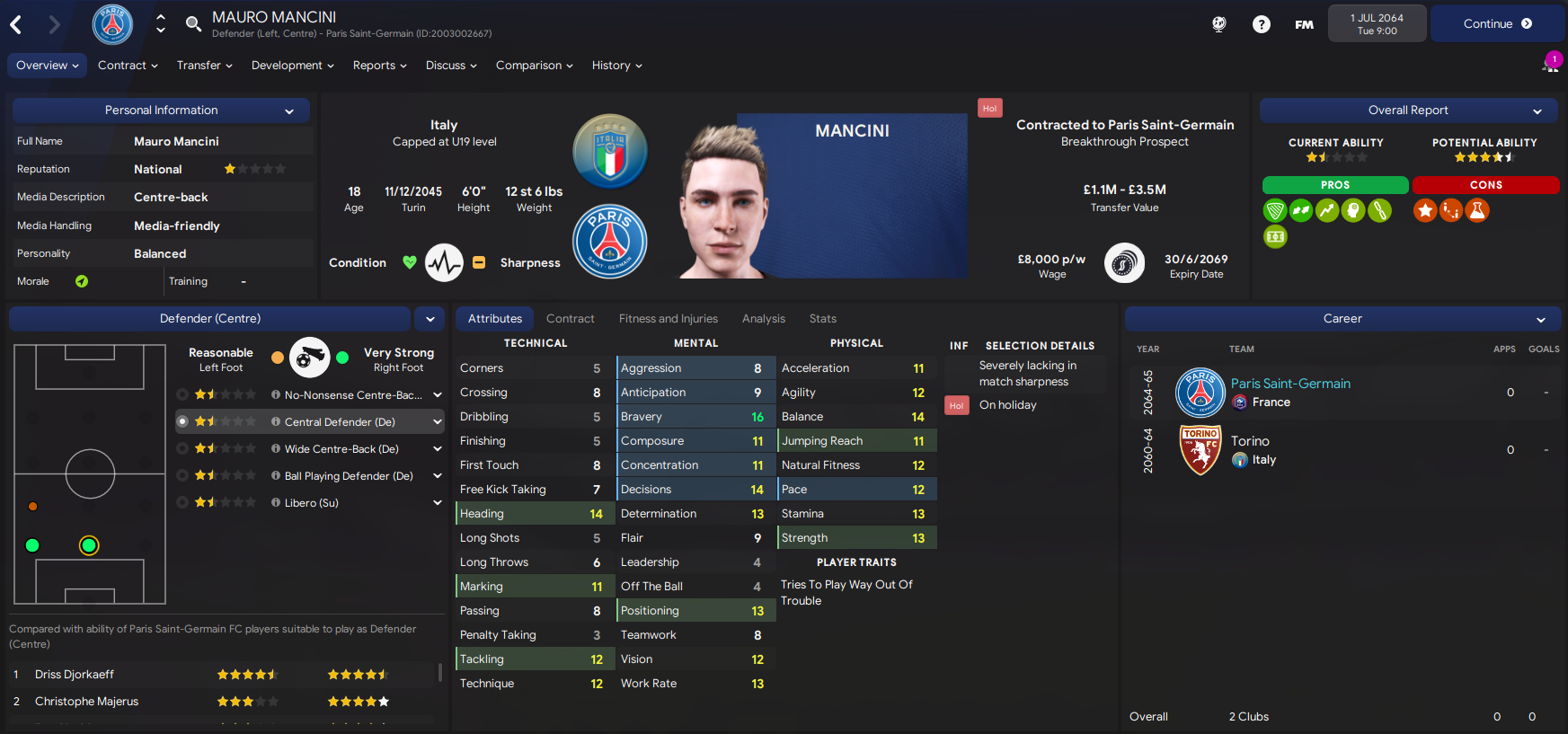Open the Comparison menu
The width and height of the screenshot is (1568, 734).
(x=534, y=66)
